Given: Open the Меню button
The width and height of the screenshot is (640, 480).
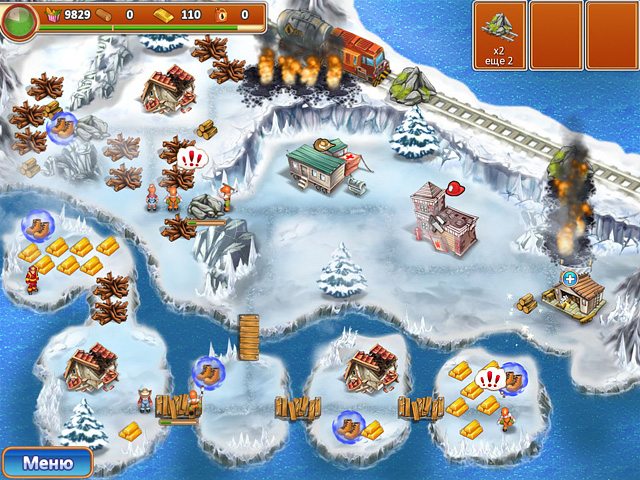Looking at the screenshot, I should pos(47,462).
